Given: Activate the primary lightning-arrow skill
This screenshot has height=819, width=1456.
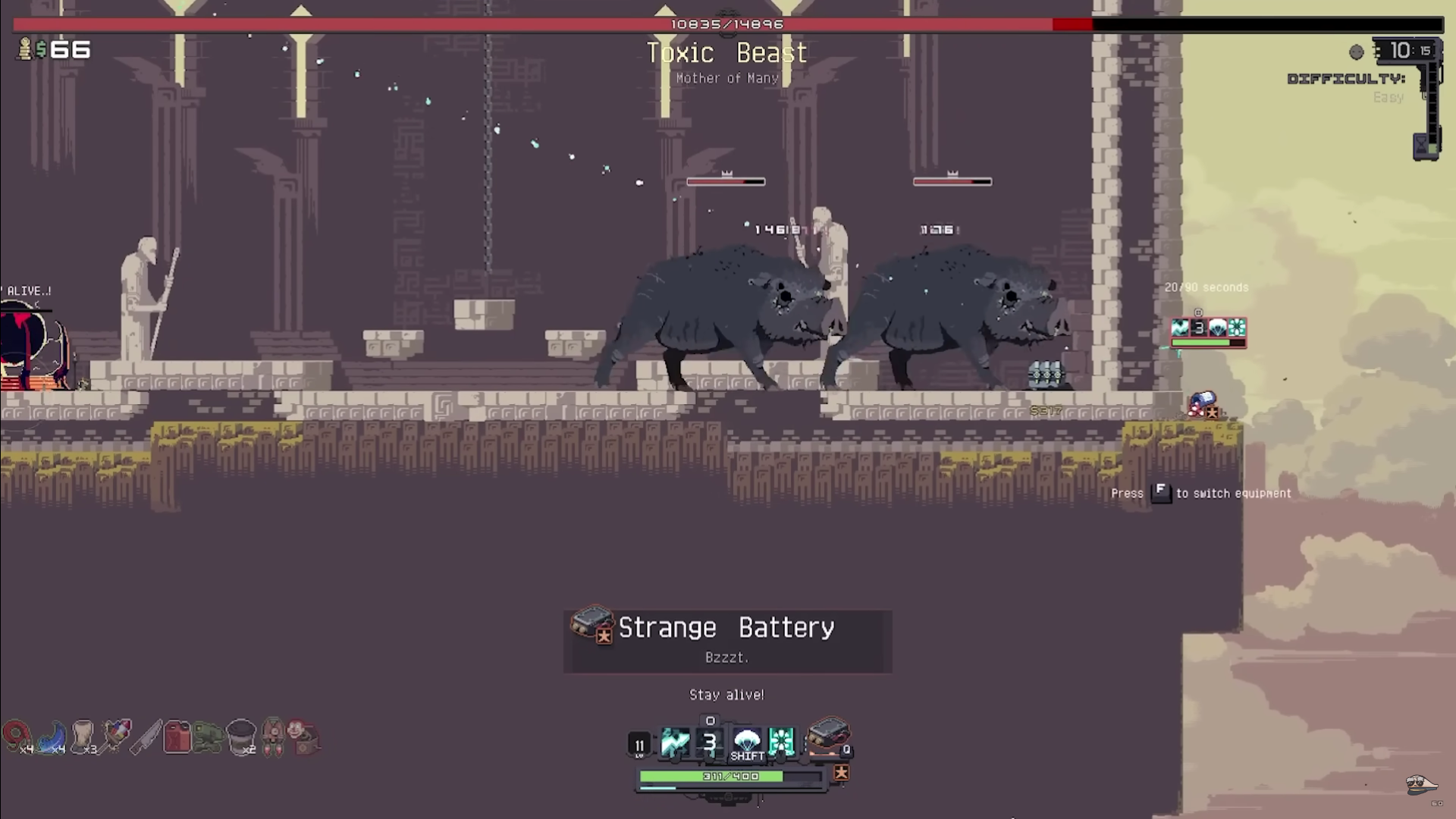Looking at the screenshot, I should [x=674, y=742].
